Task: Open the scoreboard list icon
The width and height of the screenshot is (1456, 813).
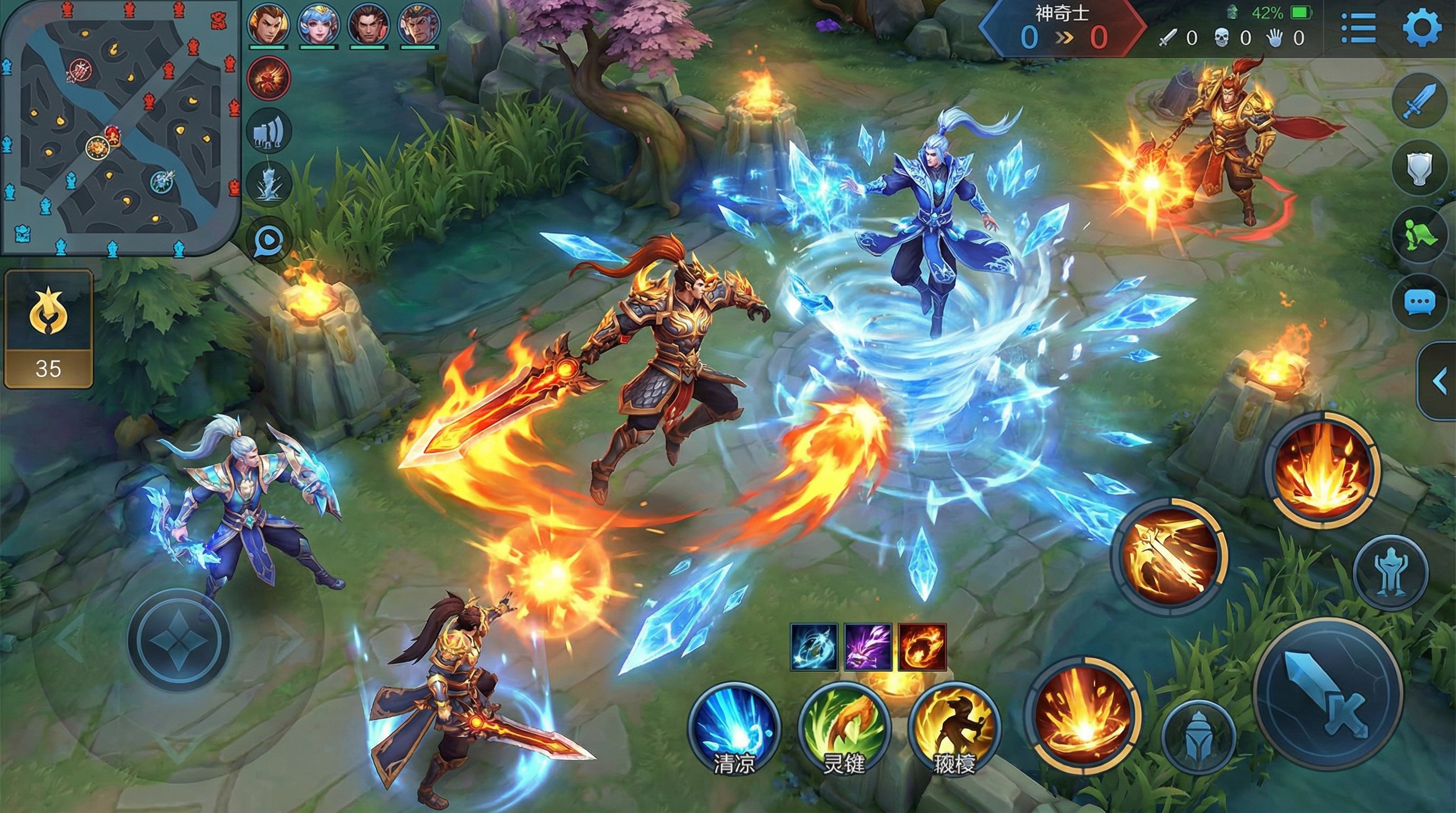Action: pos(1358,28)
